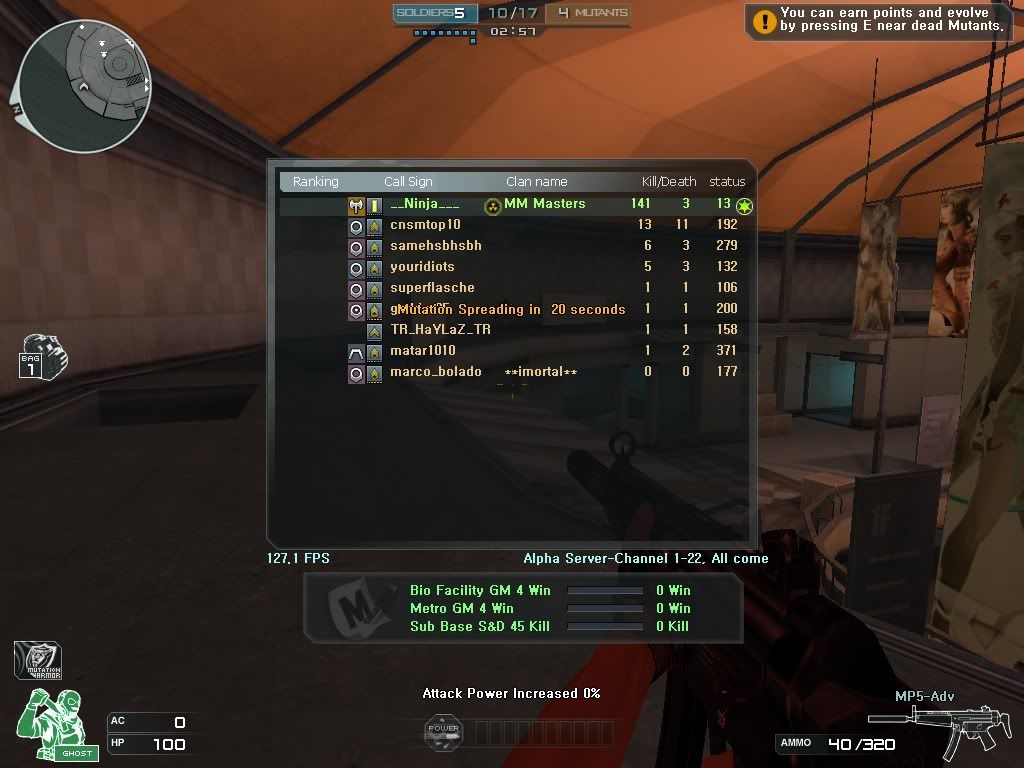The height and width of the screenshot is (768, 1024).
Task: Select the Bio Facility GM 4 Win mission
Action: (480, 591)
